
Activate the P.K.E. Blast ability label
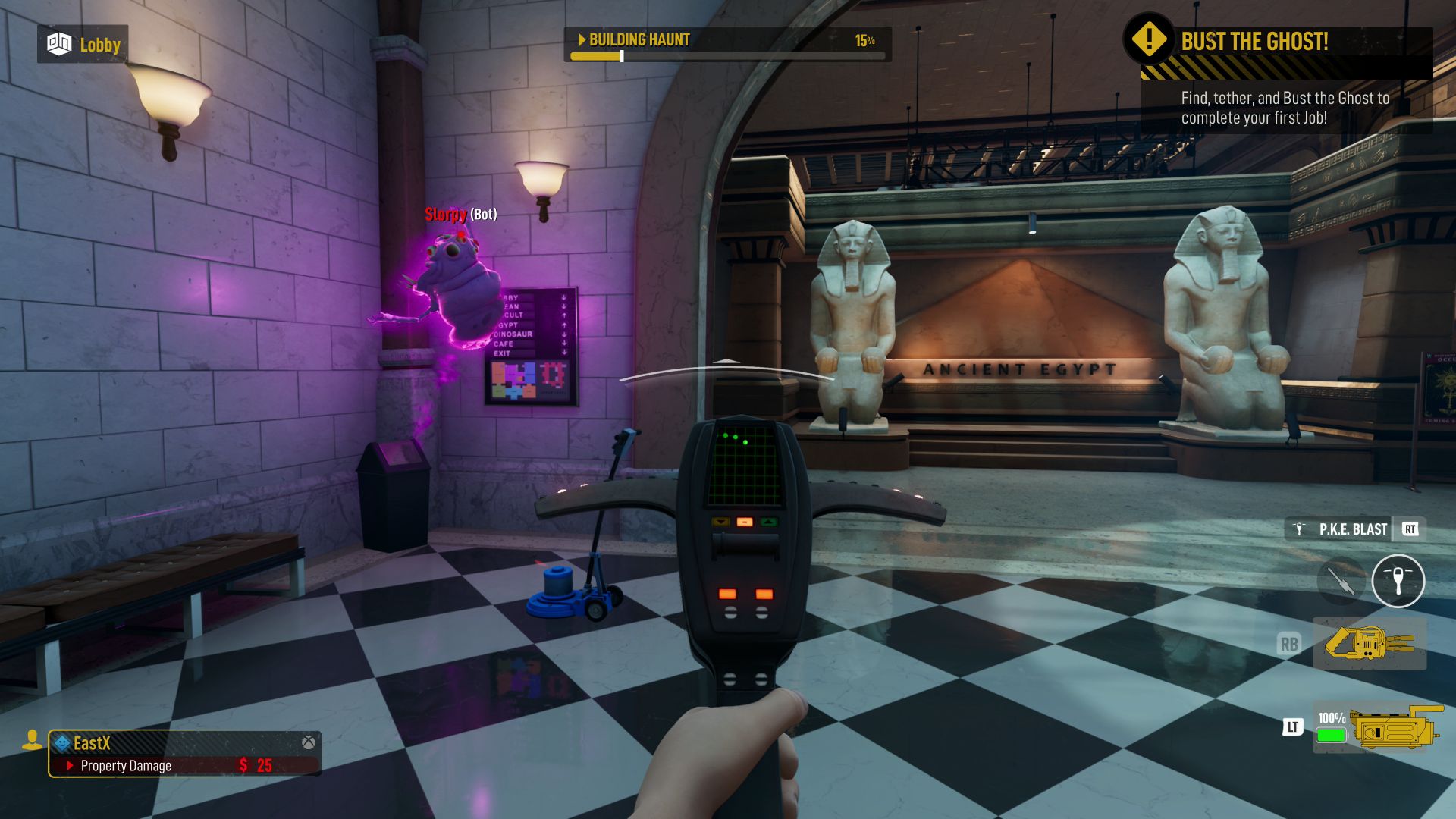pyautogui.click(x=1352, y=529)
